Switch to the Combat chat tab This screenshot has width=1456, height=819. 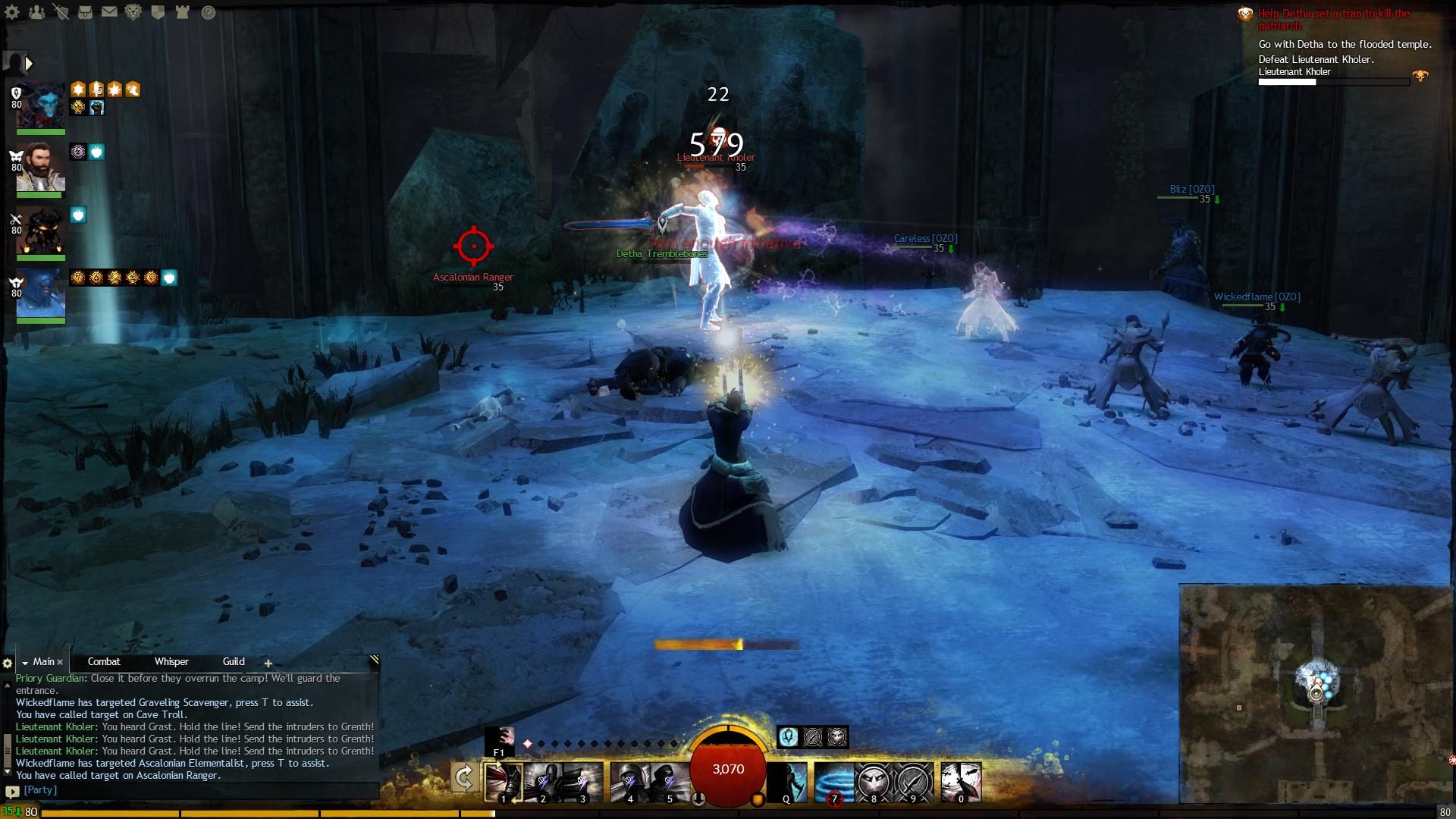104,662
